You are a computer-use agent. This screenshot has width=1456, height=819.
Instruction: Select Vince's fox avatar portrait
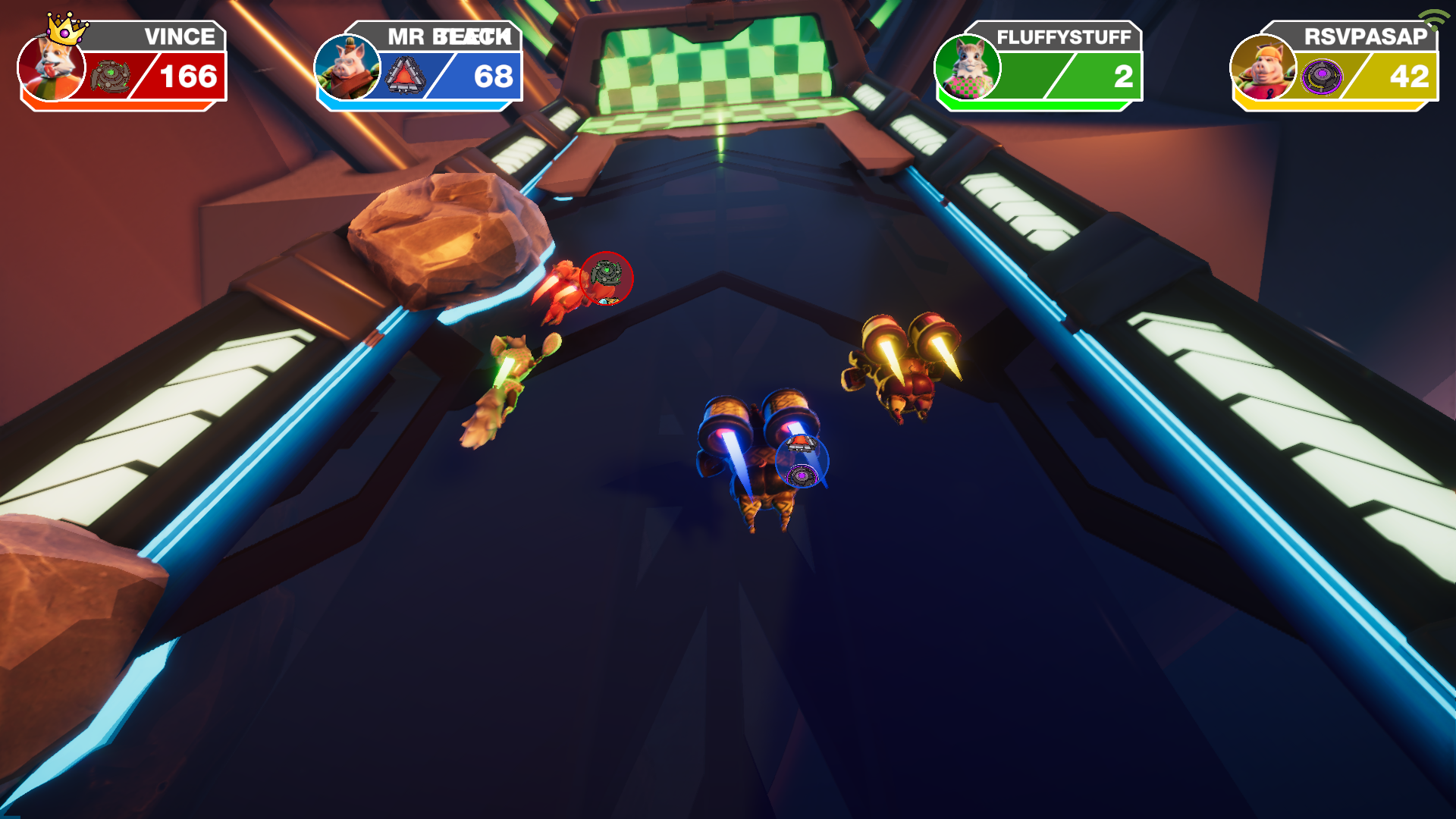[x=52, y=68]
